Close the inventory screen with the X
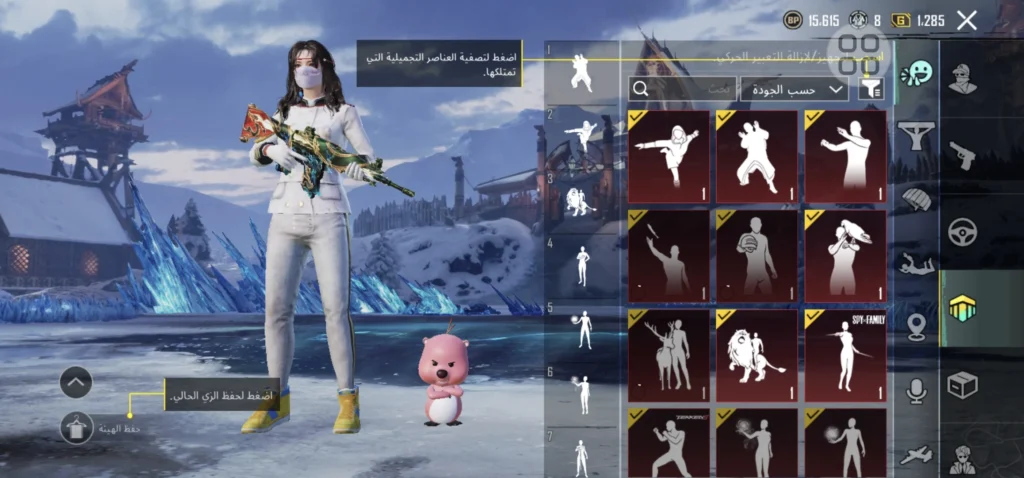 point(966,20)
